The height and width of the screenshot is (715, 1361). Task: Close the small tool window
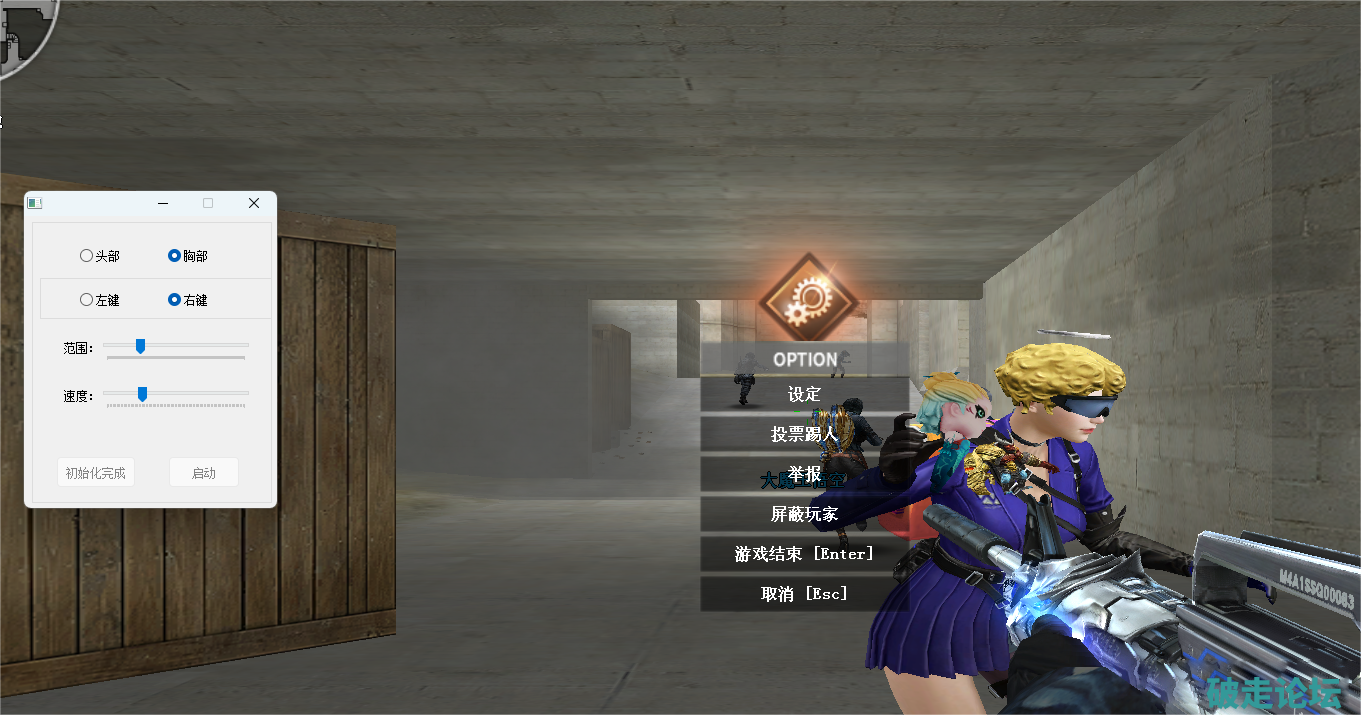[x=254, y=203]
